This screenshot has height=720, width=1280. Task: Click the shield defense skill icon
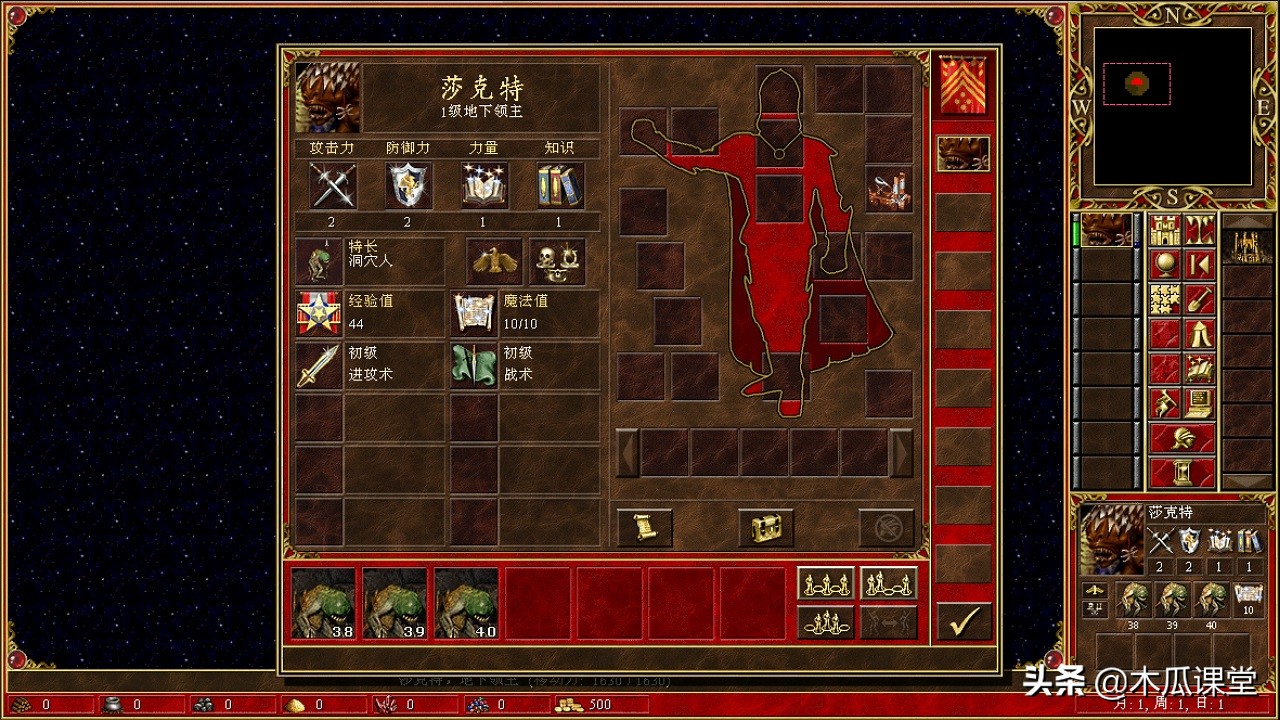[409, 186]
